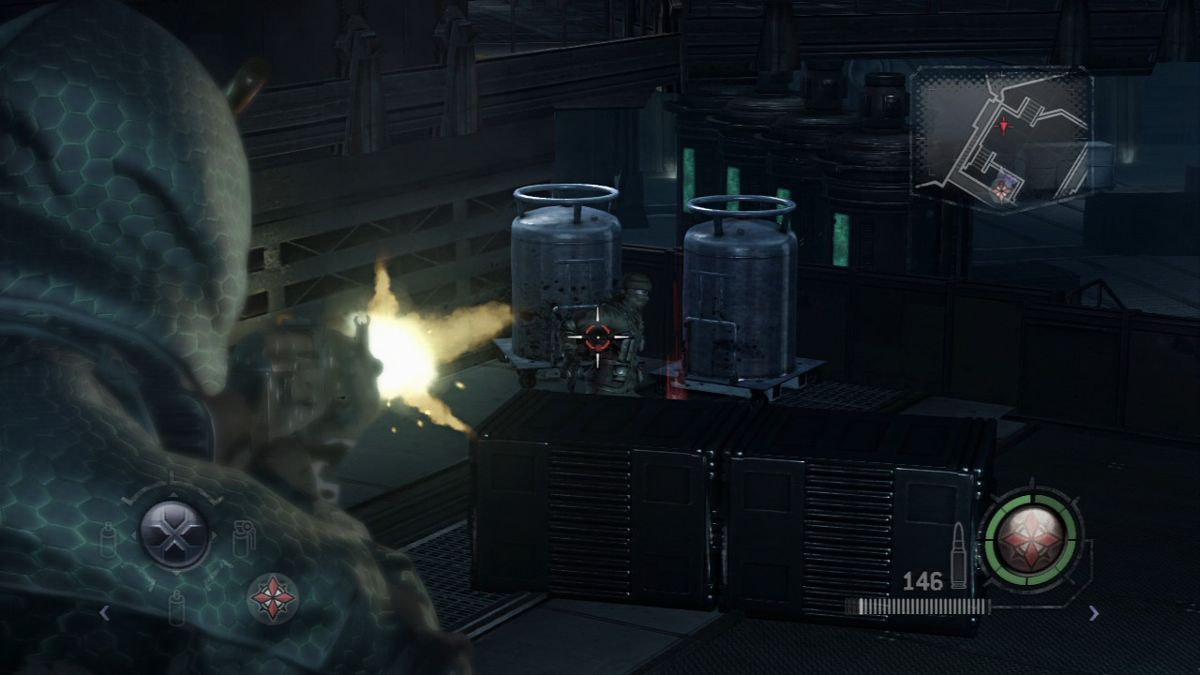The image size is (1200, 675).
Task: Click the left-pointing chevron arrow
Action: (x=104, y=612)
